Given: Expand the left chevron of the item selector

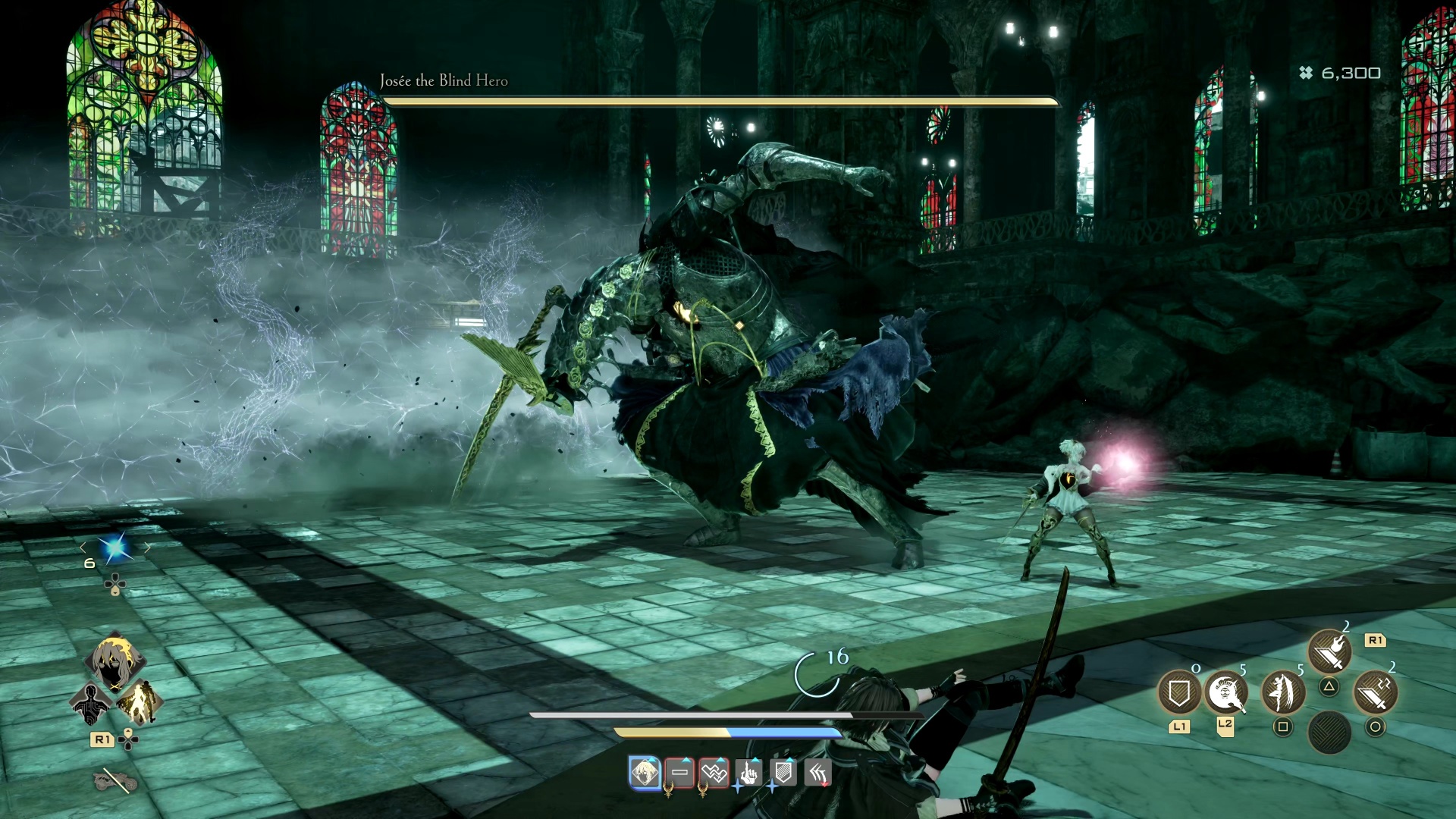Looking at the screenshot, I should tap(83, 547).
